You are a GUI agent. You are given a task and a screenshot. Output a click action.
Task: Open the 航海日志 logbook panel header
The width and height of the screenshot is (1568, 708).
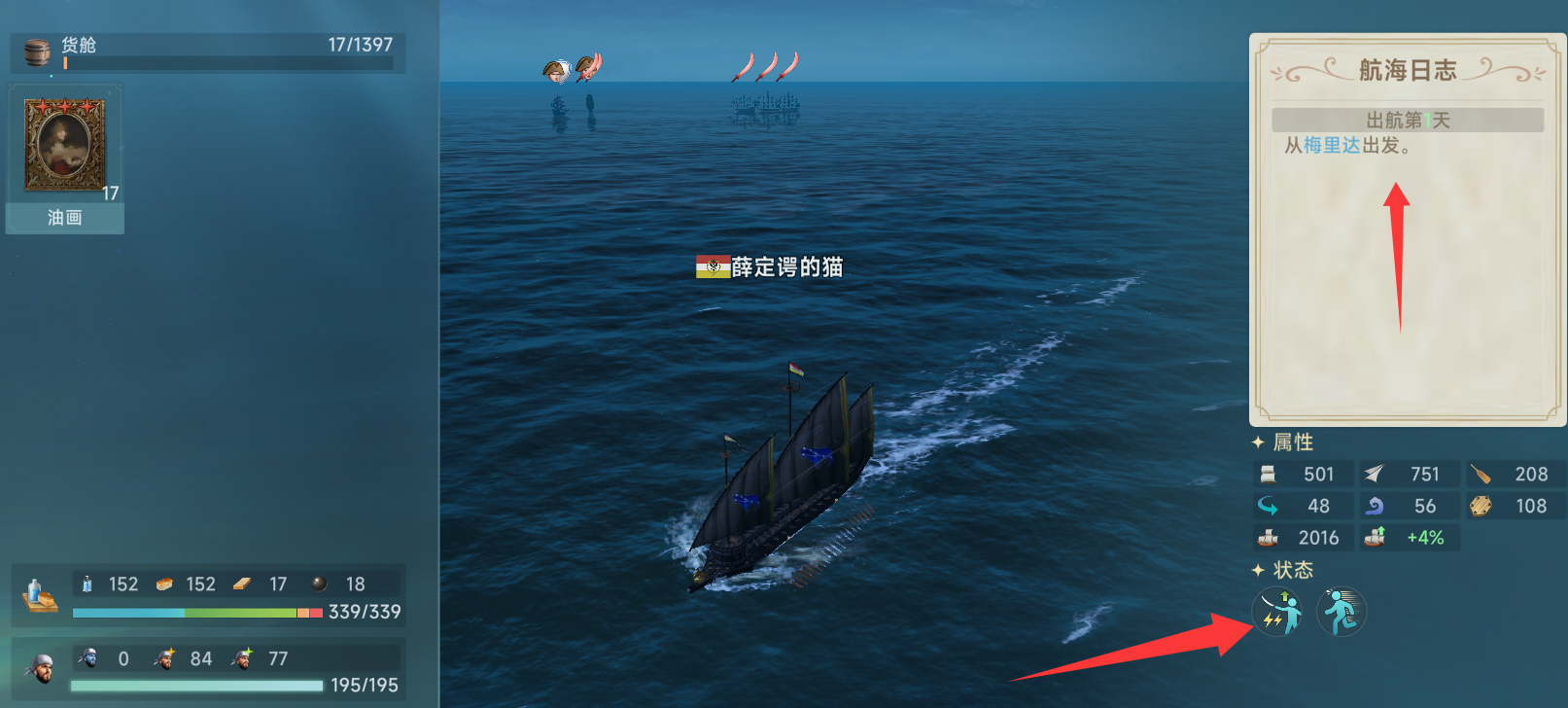[x=1407, y=69]
